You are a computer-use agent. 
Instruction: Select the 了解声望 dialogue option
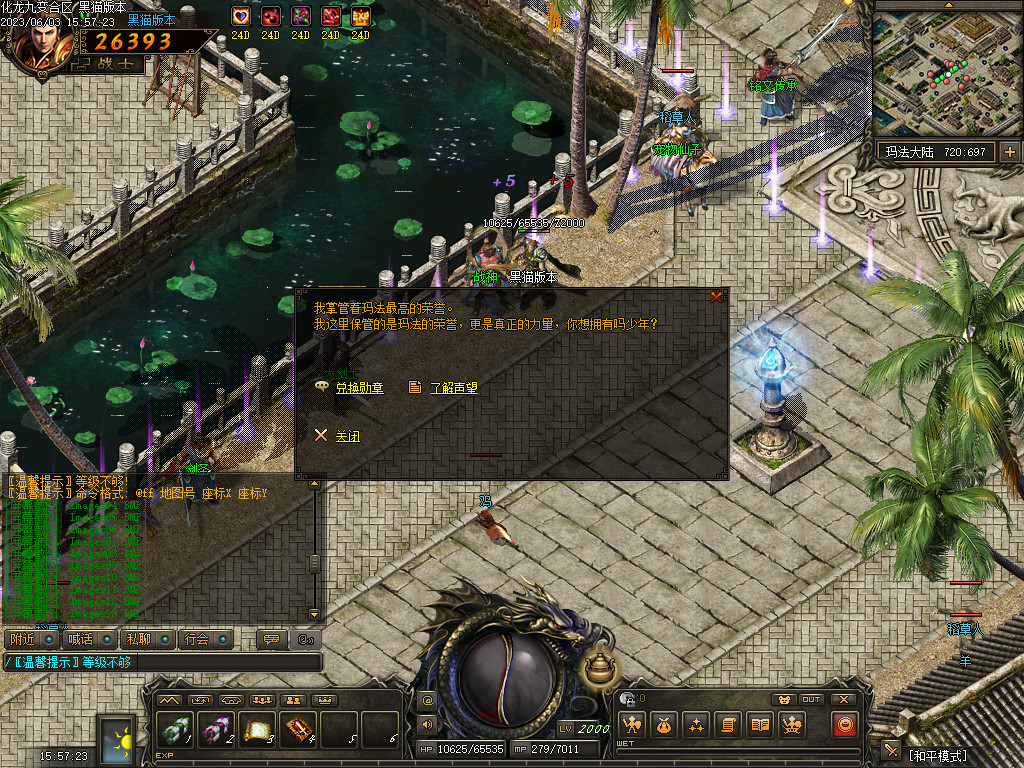pos(453,388)
